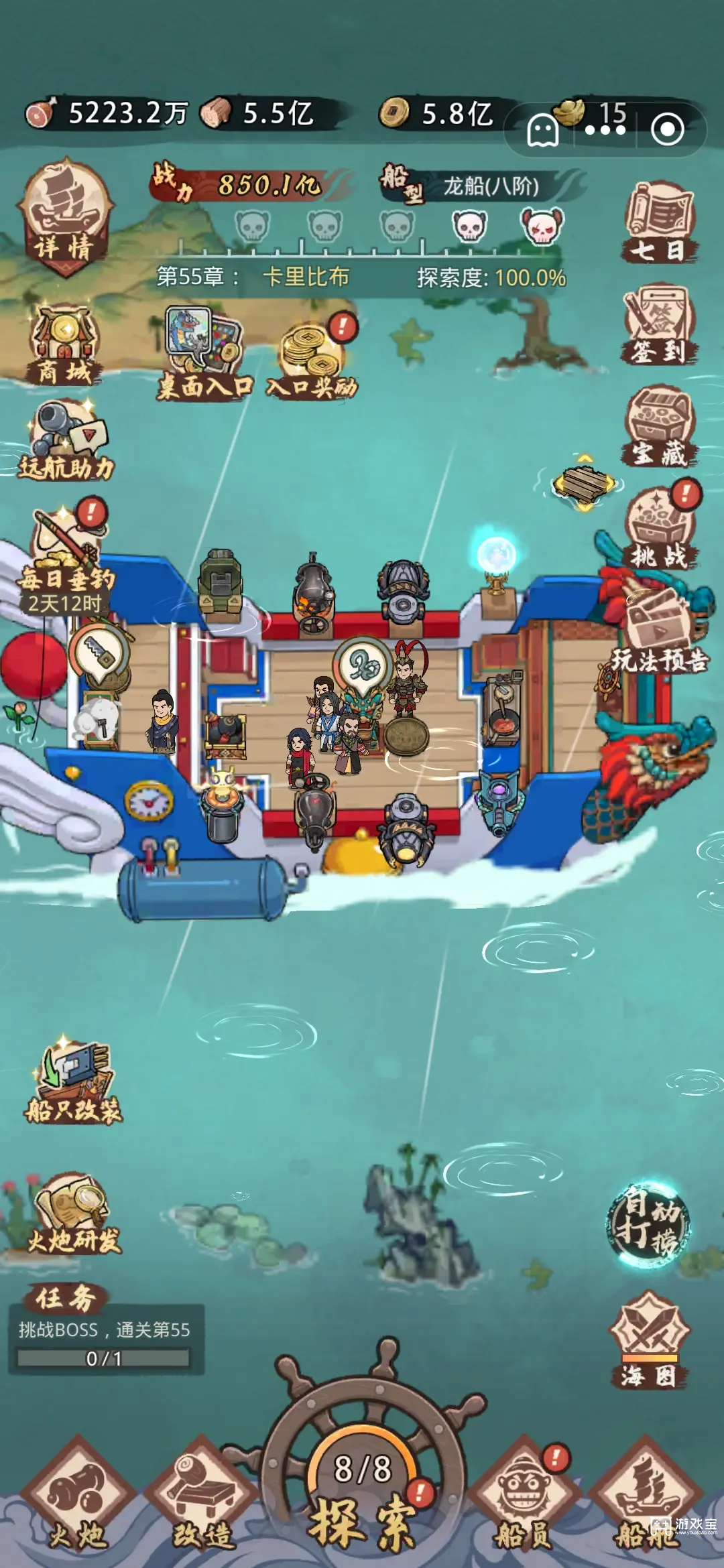Screen dimensions: 724x1568
Task: Open the 签到 daily check-in
Action: [x=658, y=324]
